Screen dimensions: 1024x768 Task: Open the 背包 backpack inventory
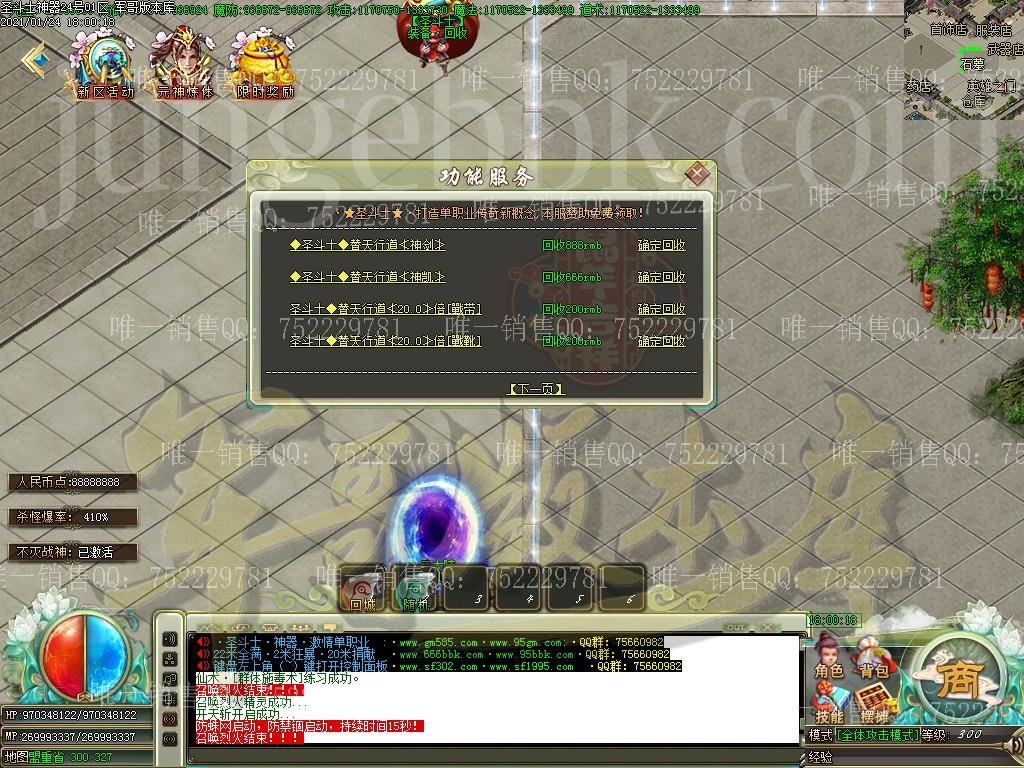(x=873, y=659)
